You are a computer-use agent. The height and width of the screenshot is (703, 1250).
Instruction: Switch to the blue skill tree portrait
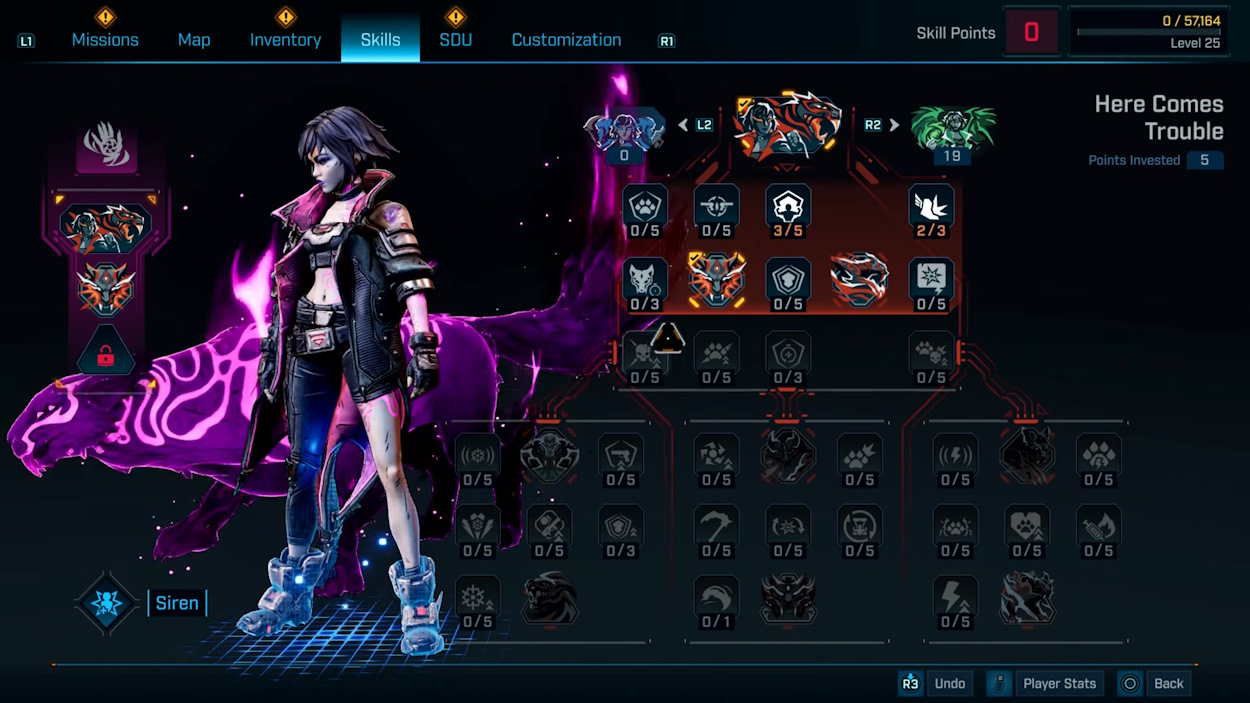click(624, 130)
